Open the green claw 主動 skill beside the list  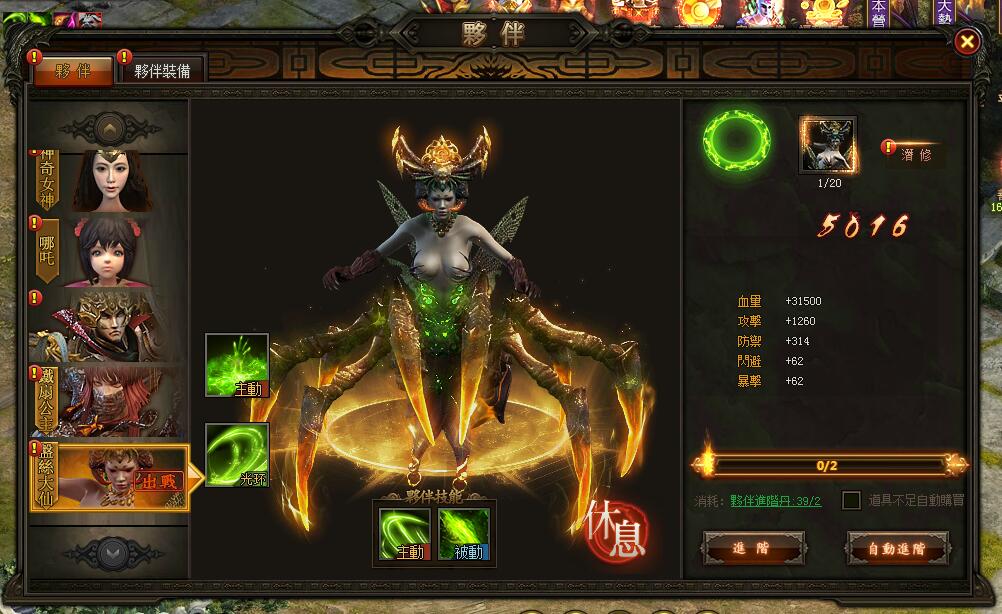coord(237,365)
